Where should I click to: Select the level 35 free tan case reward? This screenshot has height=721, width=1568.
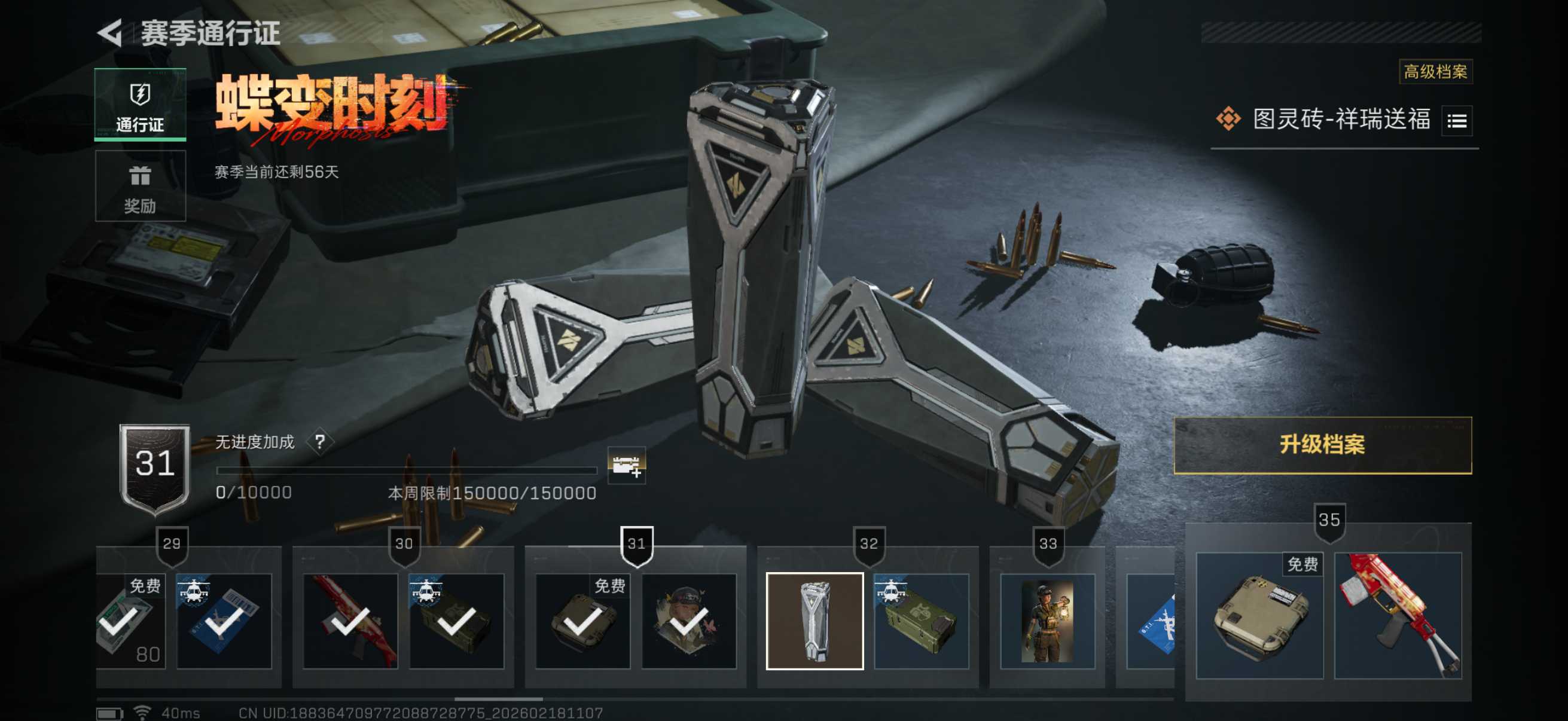point(1259,615)
